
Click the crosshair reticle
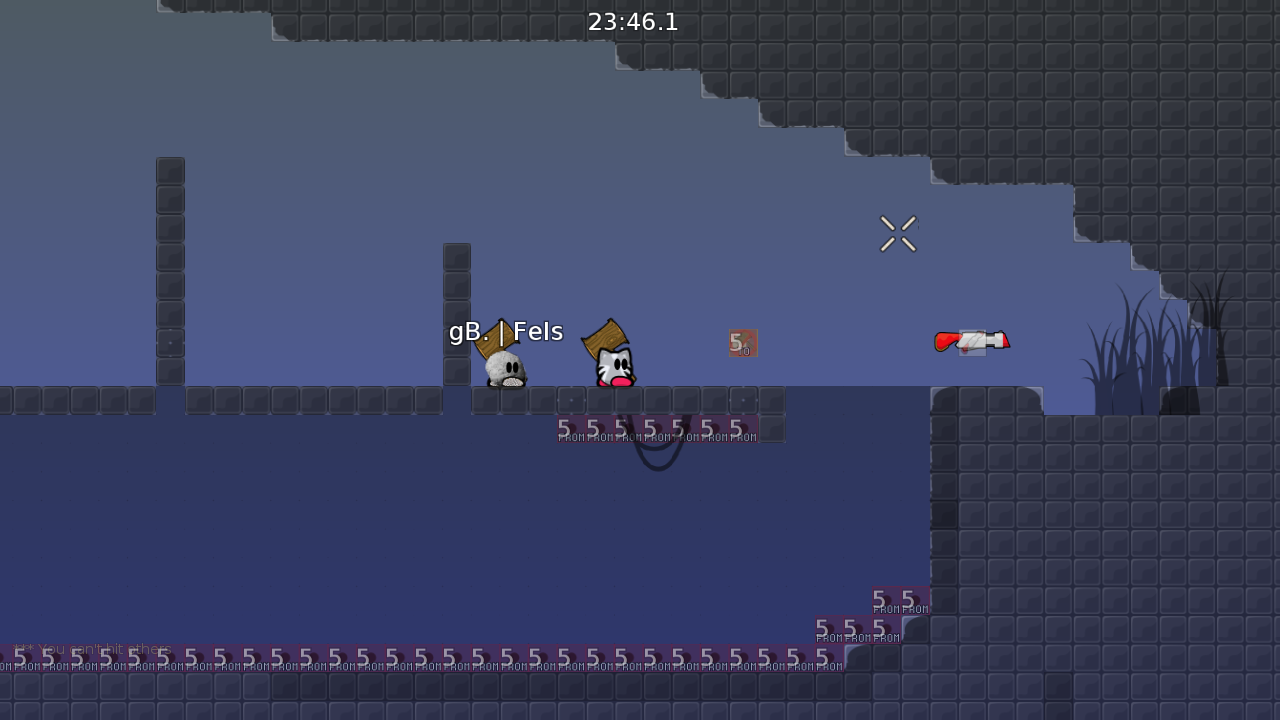(897, 233)
